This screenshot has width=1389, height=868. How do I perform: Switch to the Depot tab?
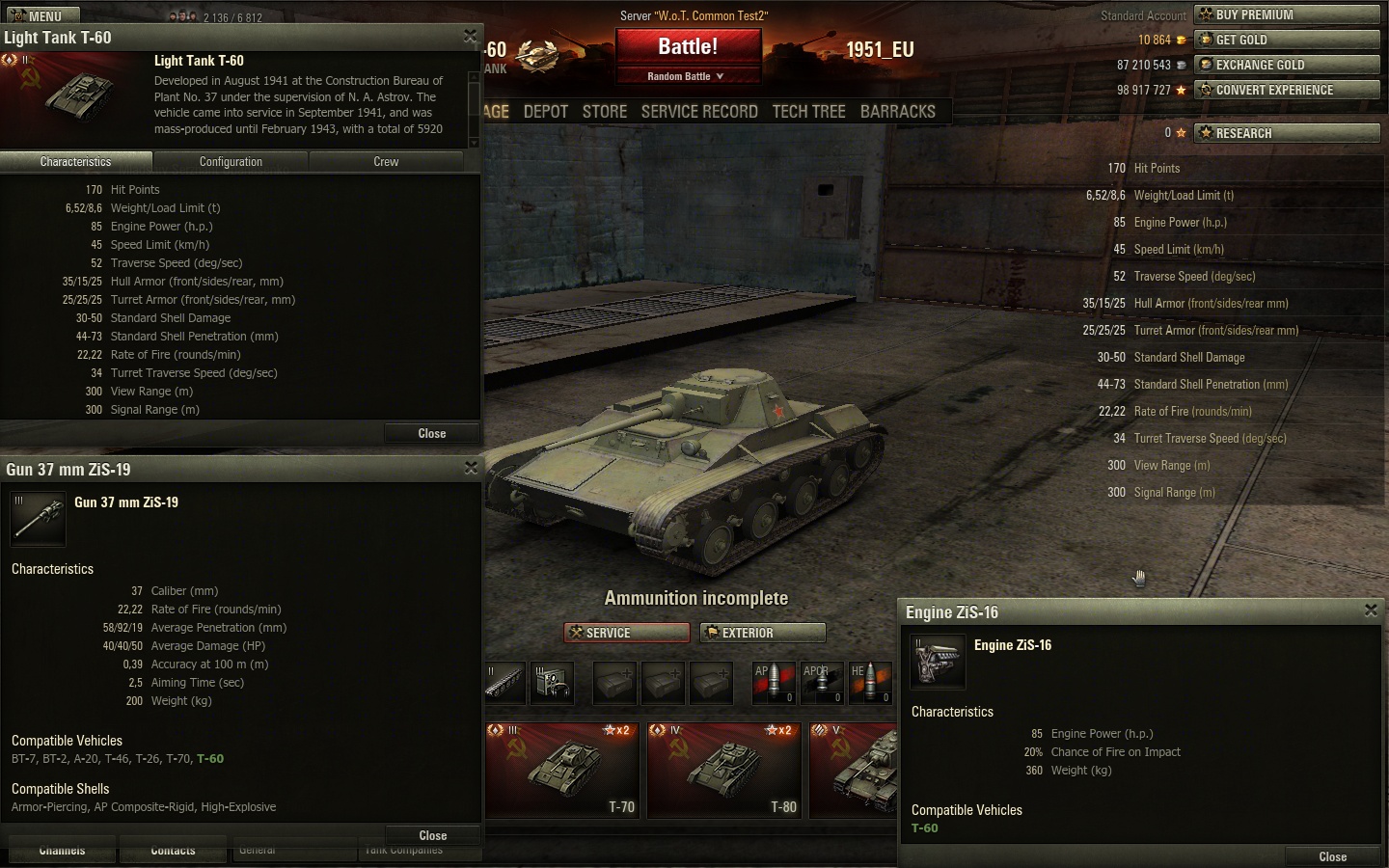tap(546, 112)
